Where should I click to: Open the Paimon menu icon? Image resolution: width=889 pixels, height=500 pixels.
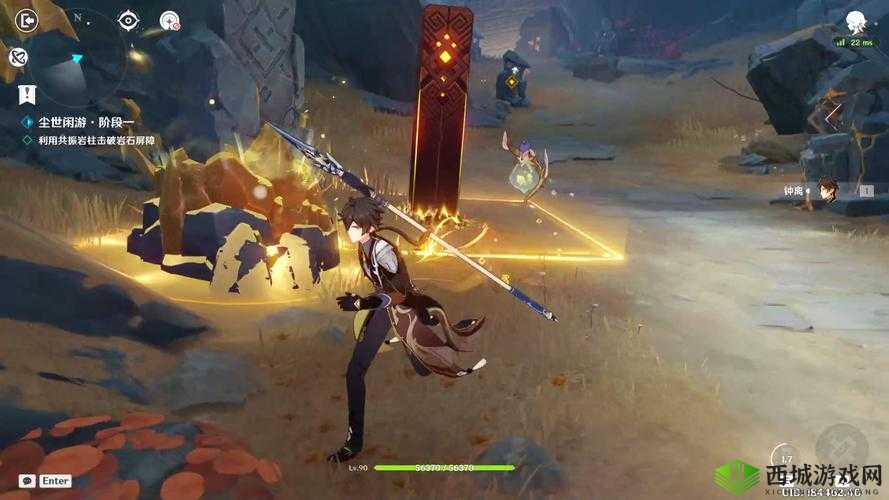coord(855,21)
